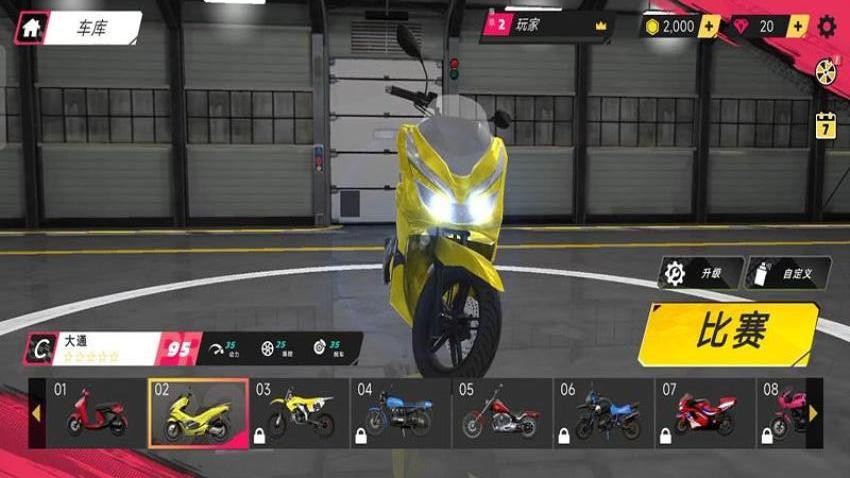Select the red scooter in slot 01
This screenshot has height=478, width=850.
pyautogui.click(x=97, y=412)
